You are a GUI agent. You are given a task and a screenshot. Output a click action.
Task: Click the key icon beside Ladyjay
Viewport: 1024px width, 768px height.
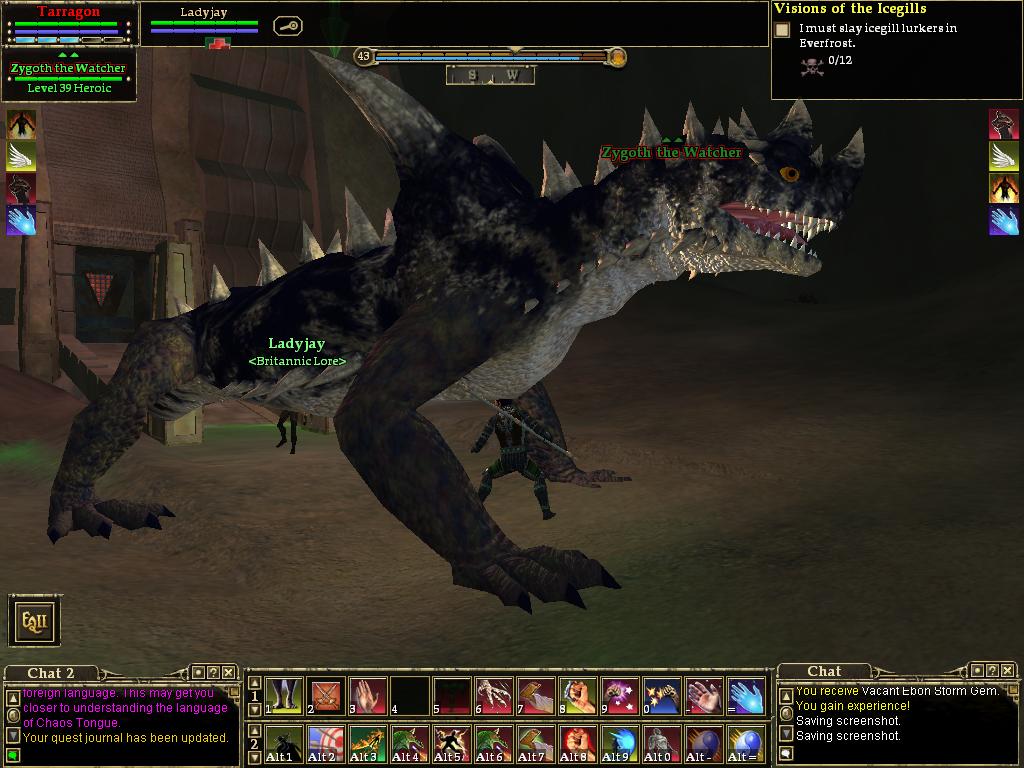(287, 27)
